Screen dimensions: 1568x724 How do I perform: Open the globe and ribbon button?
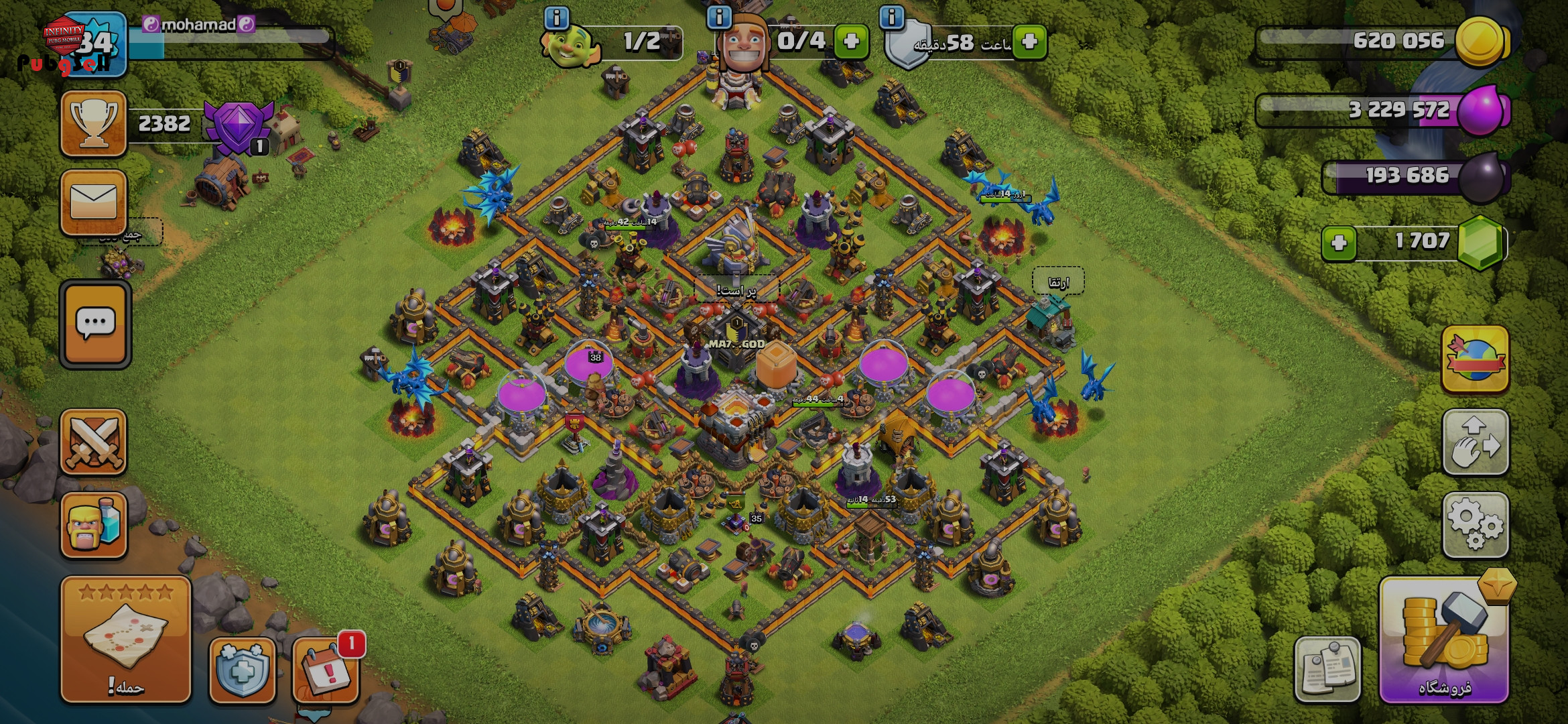[x=1475, y=359]
